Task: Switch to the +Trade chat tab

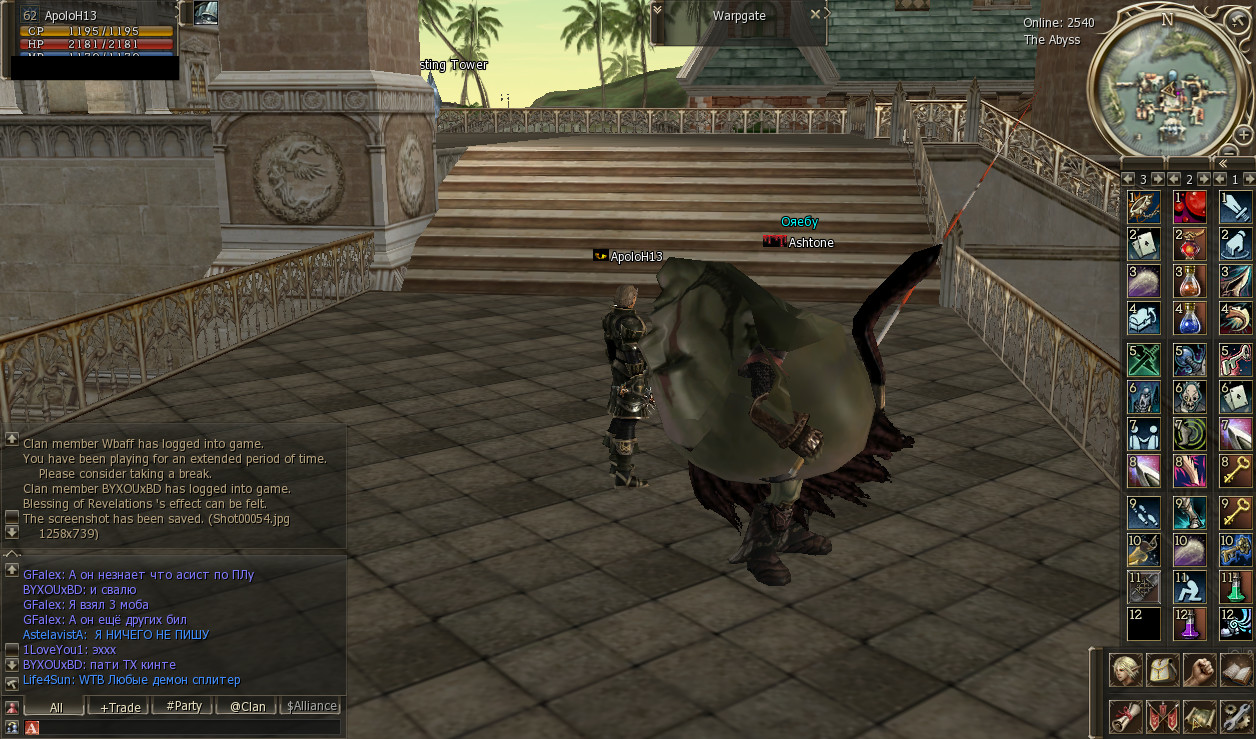Action: tap(119, 706)
